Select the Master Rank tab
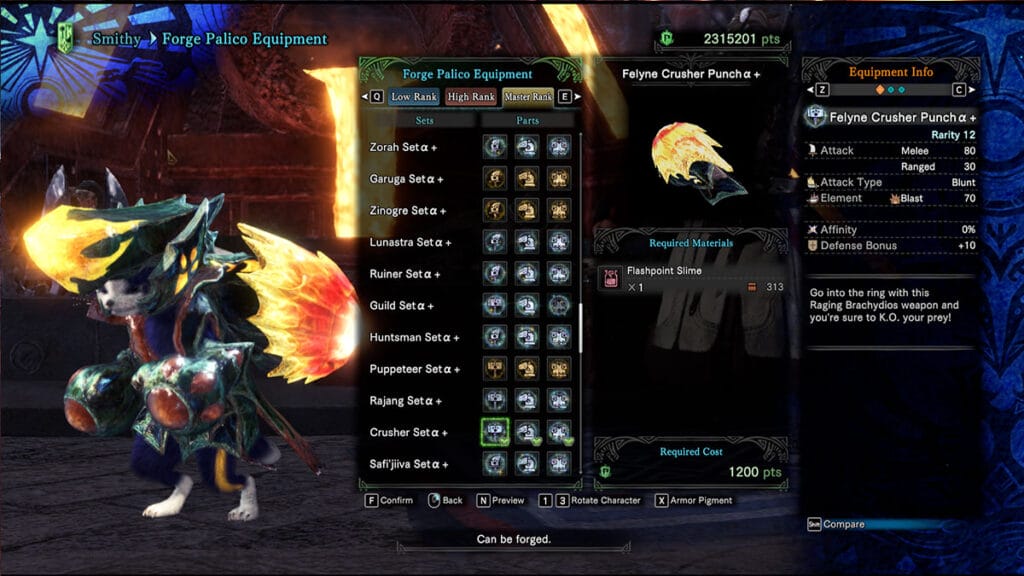 [x=528, y=97]
